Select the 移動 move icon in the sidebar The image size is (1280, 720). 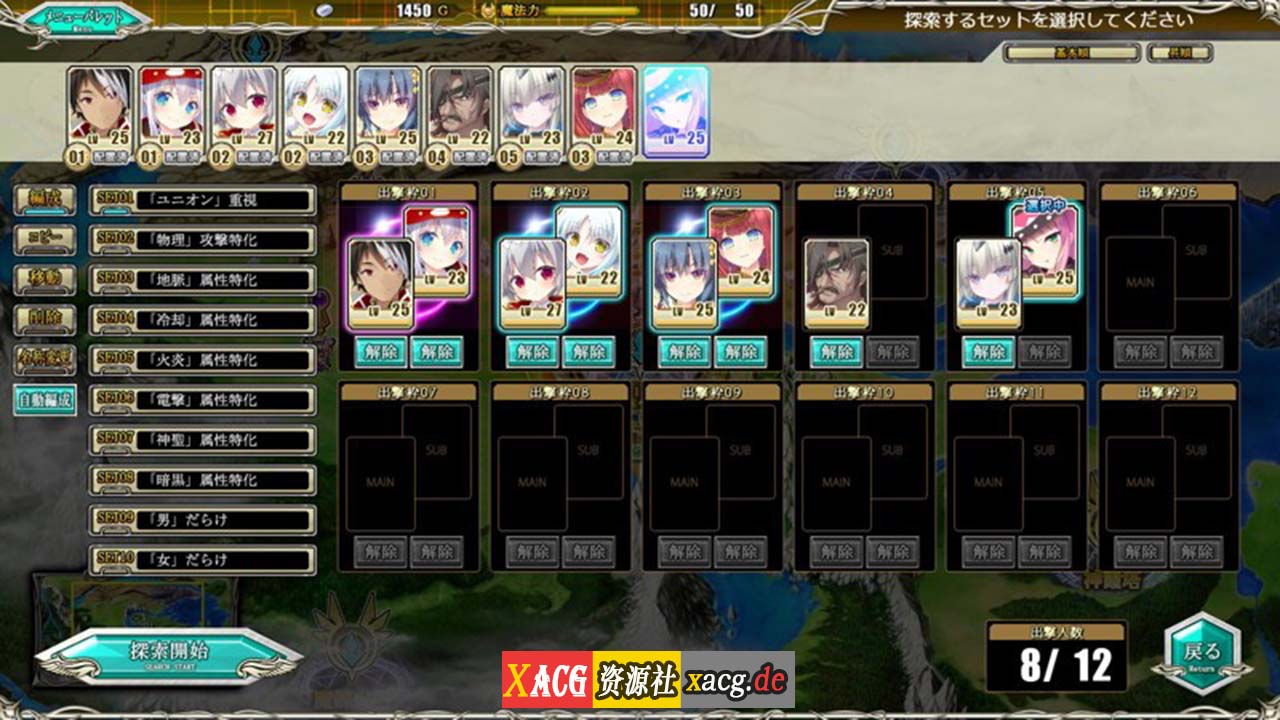(44, 280)
